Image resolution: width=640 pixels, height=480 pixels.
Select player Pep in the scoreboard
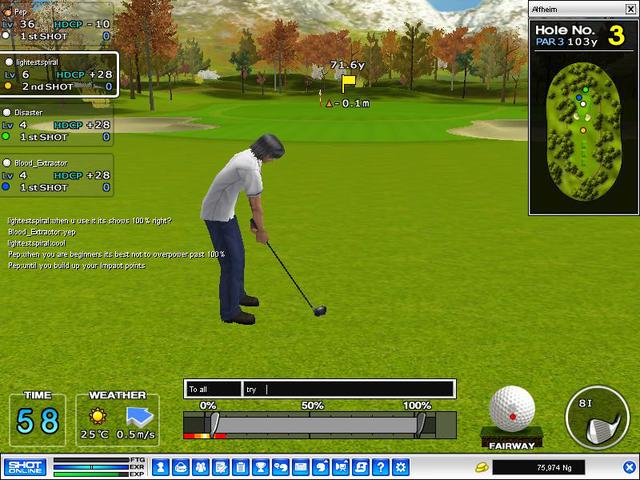click(x=57, y=23)
